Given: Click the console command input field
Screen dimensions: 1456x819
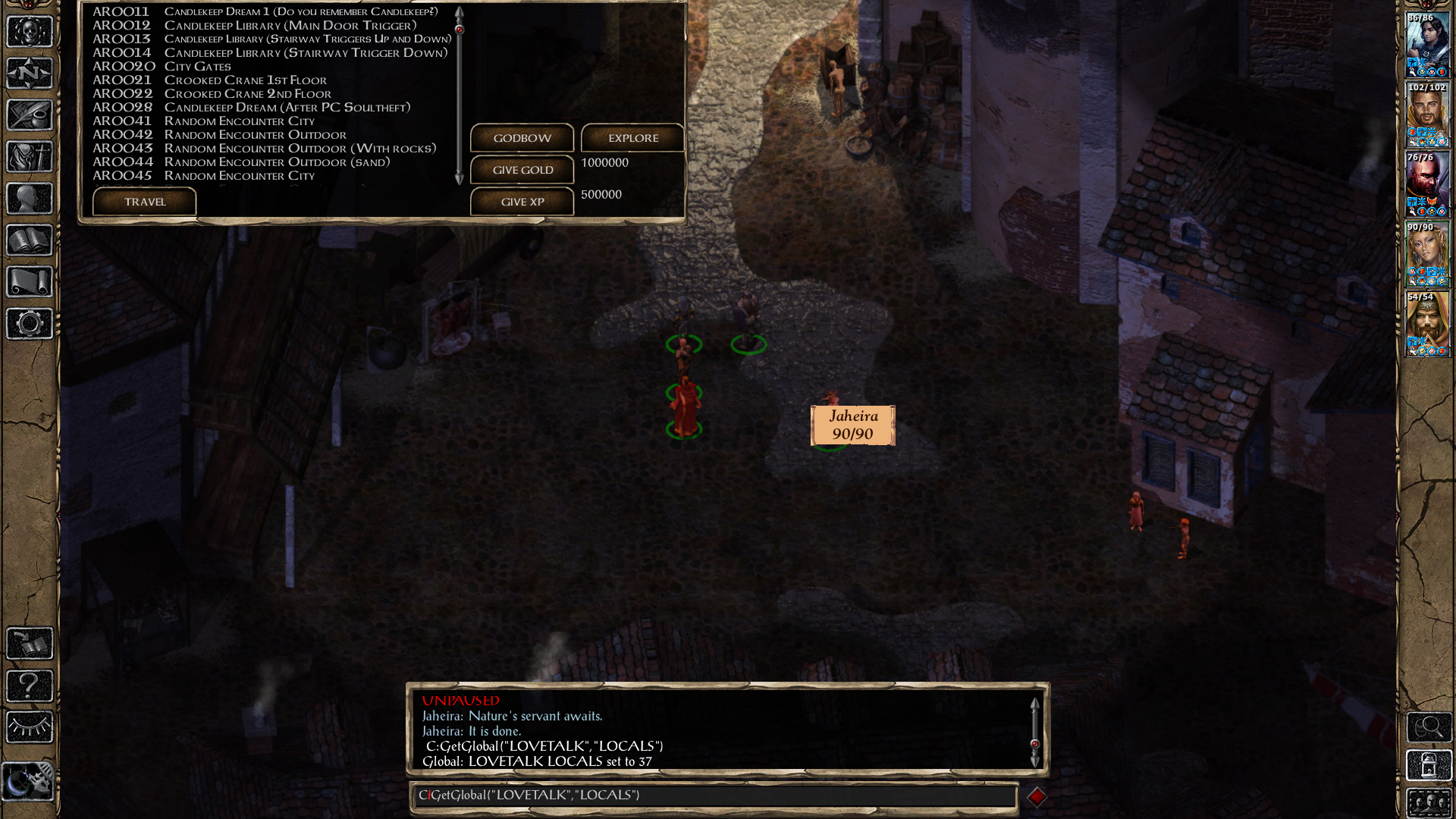Looking at the screenshot, I should pos(713,795).
